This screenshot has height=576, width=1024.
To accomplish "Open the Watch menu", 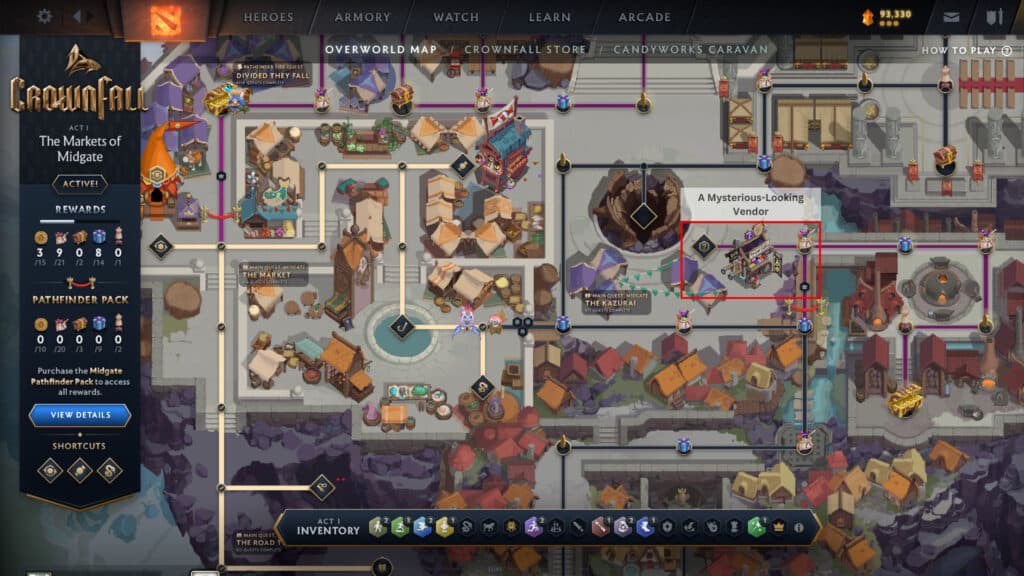I will click(x=457, y=17).
